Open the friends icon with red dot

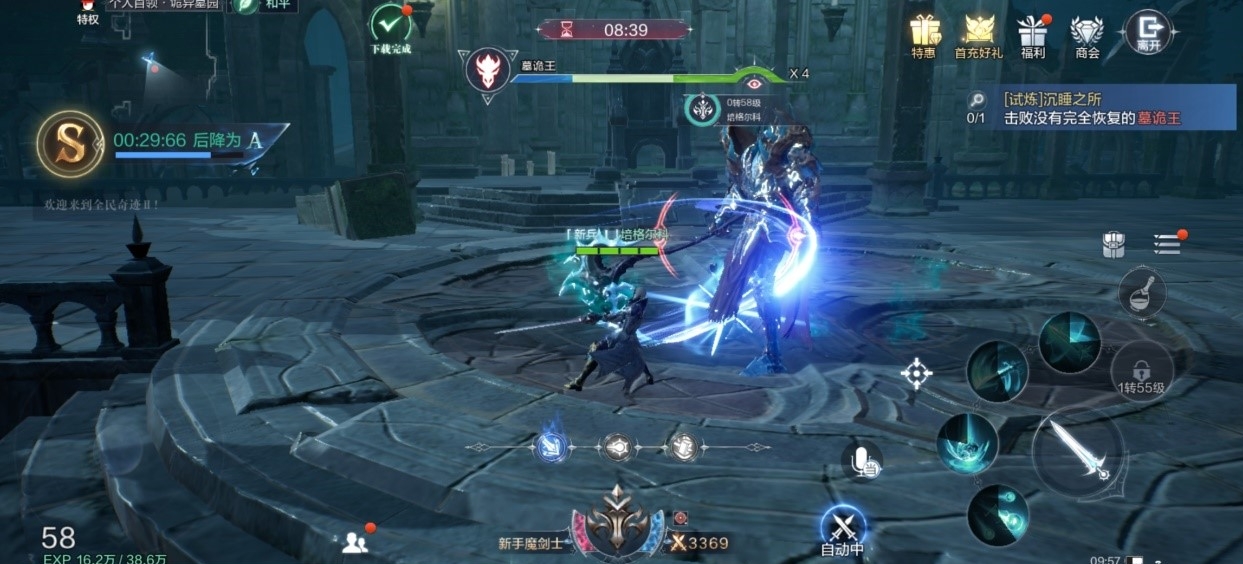click(x=356, y=542)
